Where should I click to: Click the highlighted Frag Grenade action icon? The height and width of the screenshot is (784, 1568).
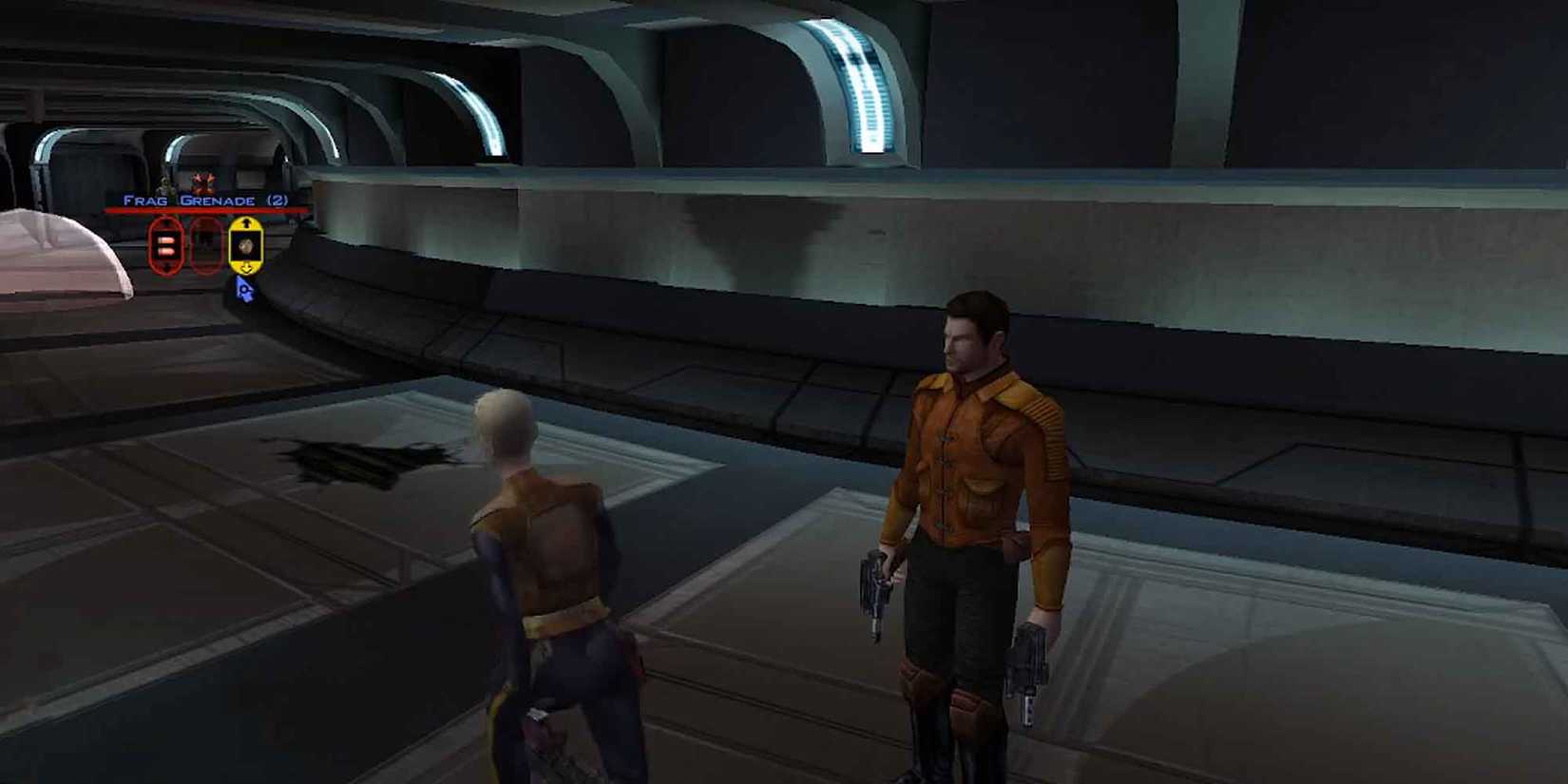click(245, 245)
